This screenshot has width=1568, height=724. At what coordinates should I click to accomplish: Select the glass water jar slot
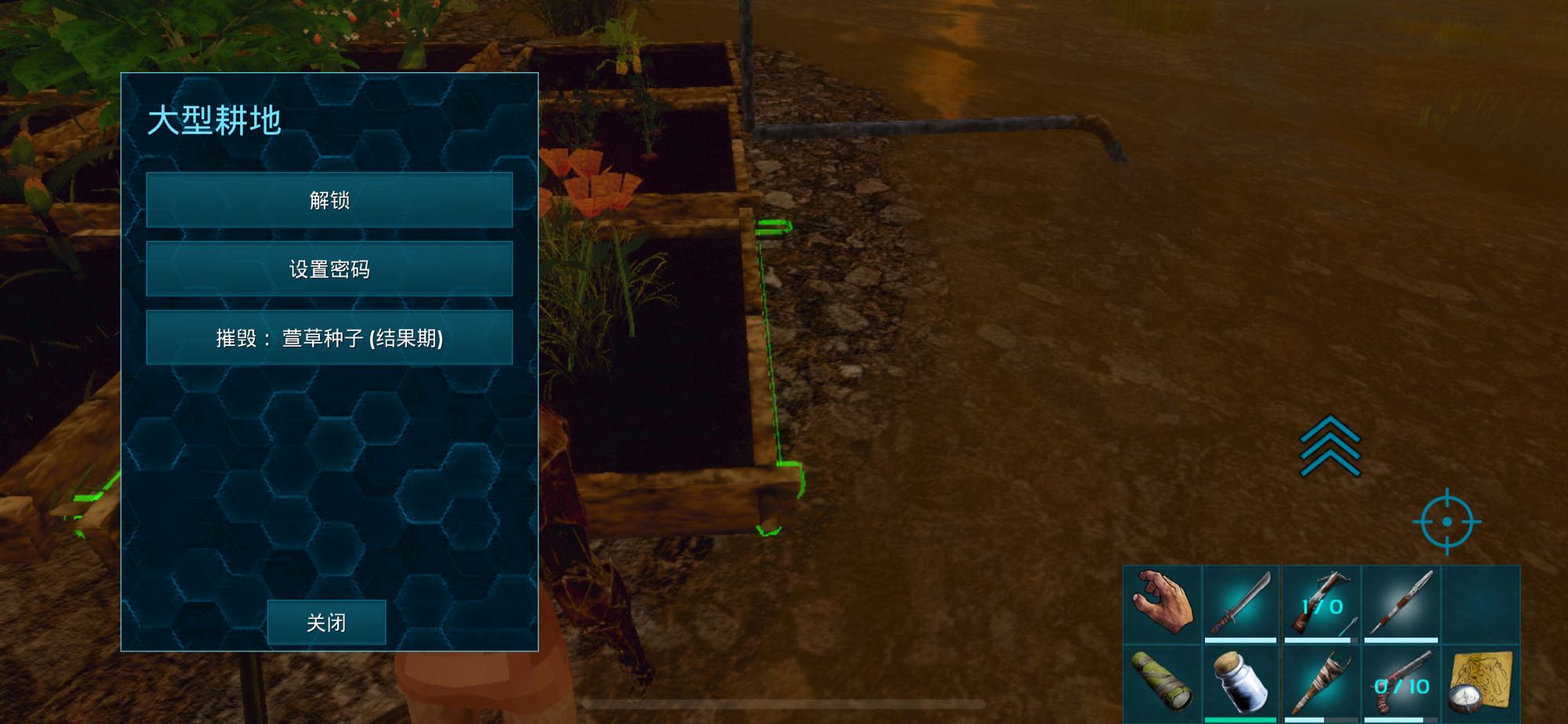pyautogui.click(x=1241, y=682)
